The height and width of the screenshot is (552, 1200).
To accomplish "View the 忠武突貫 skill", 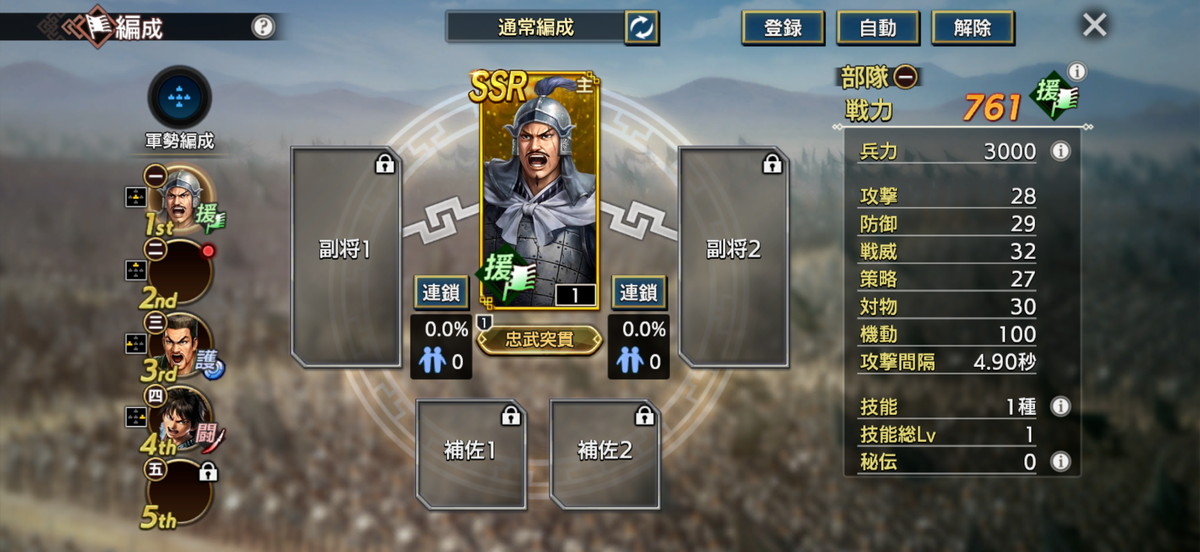I will (540, 340).
